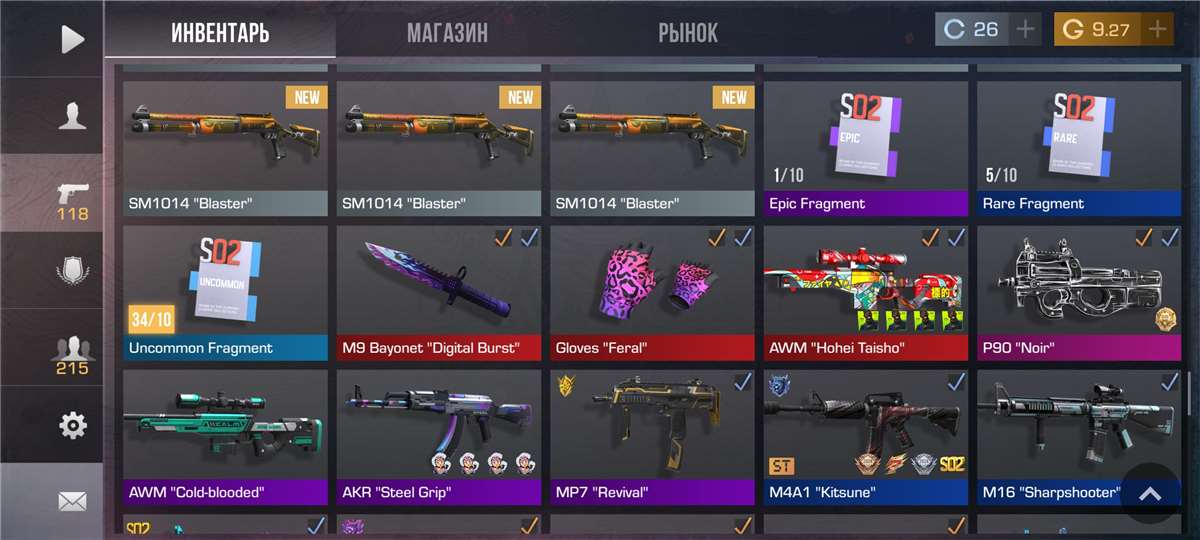Open the Рынок tab
The image size is (1200, 540).
[x=688, y=32]
